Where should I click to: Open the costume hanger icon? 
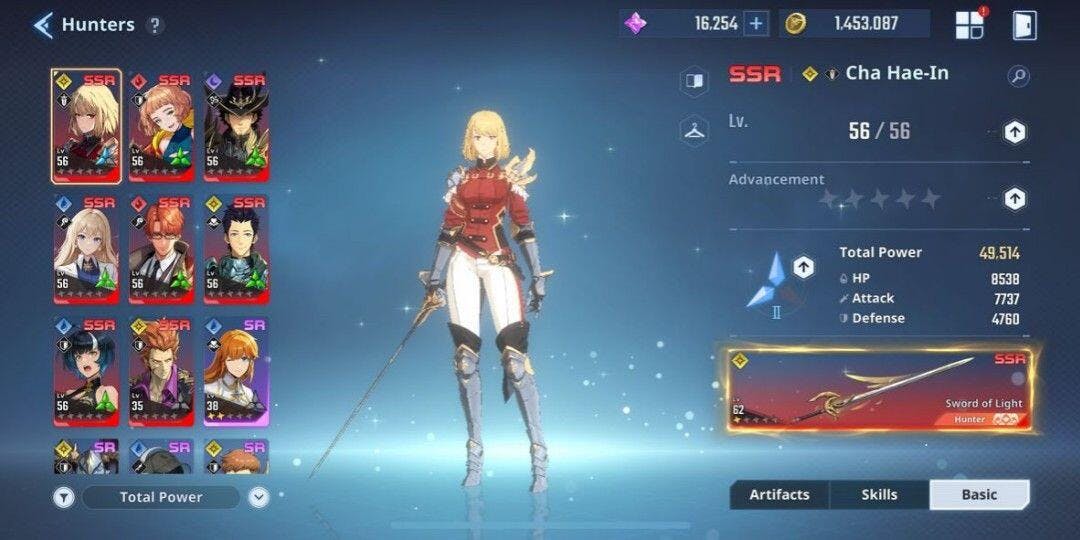[694, 129]
